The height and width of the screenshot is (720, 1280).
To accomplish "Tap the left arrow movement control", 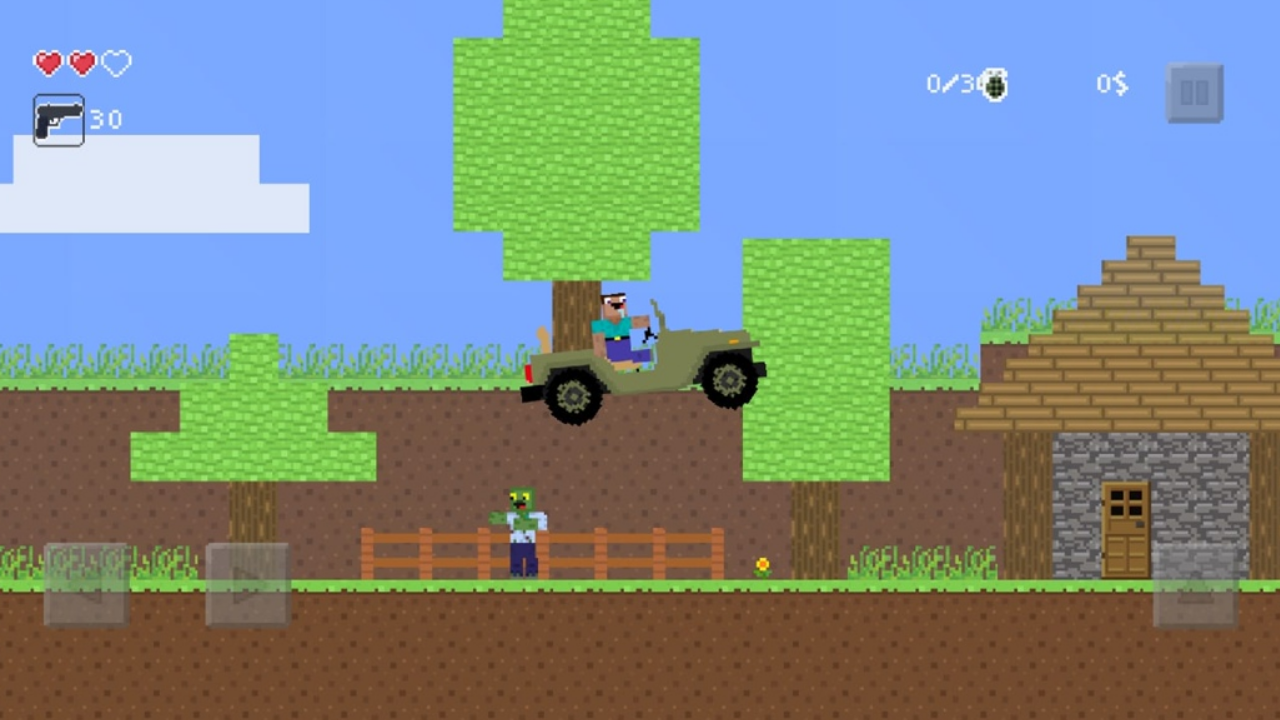I will [85, 585].
